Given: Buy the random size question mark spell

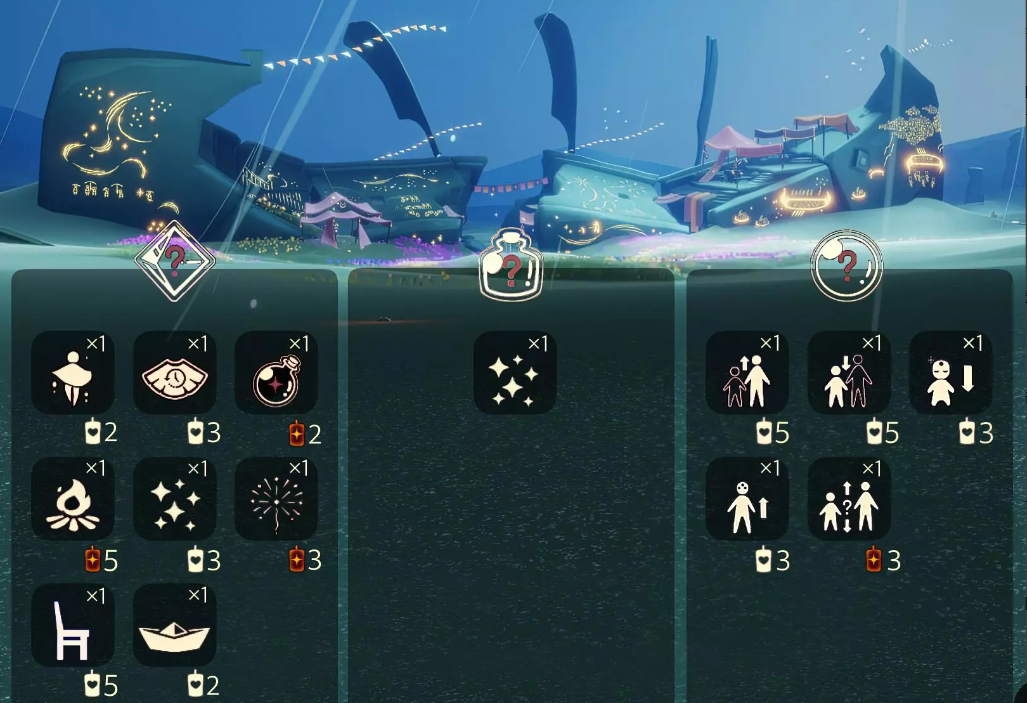Looking at the screenshot, I should pyautogui.click(x=849, y=499).
